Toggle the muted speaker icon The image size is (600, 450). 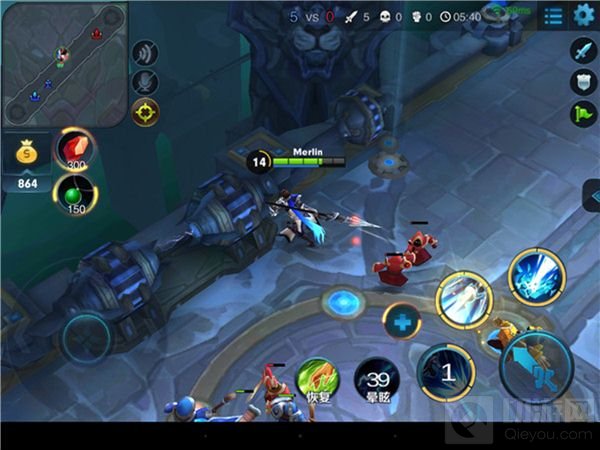pyautogui.click(x=146, y=53)
